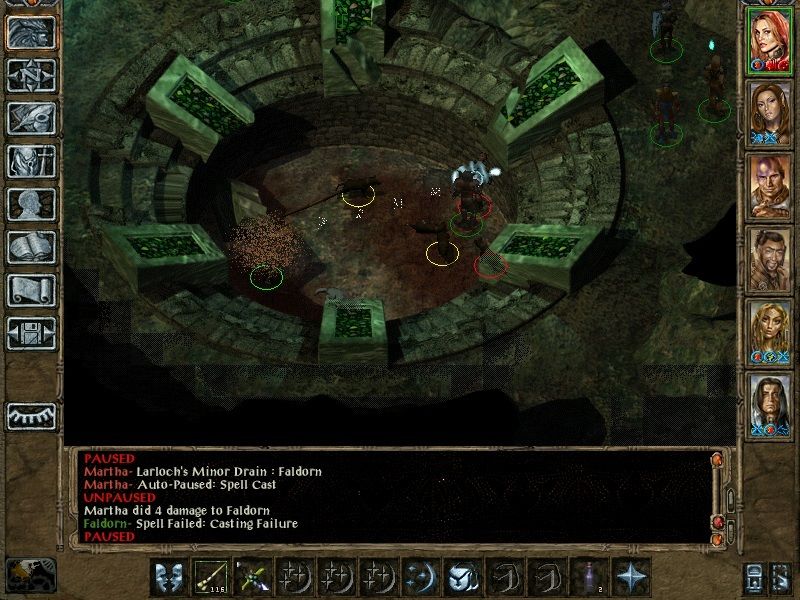Toggle the pause clock in the corner
Image resolution: width=800 pixels, height=600 pixels.
(31, 575)
